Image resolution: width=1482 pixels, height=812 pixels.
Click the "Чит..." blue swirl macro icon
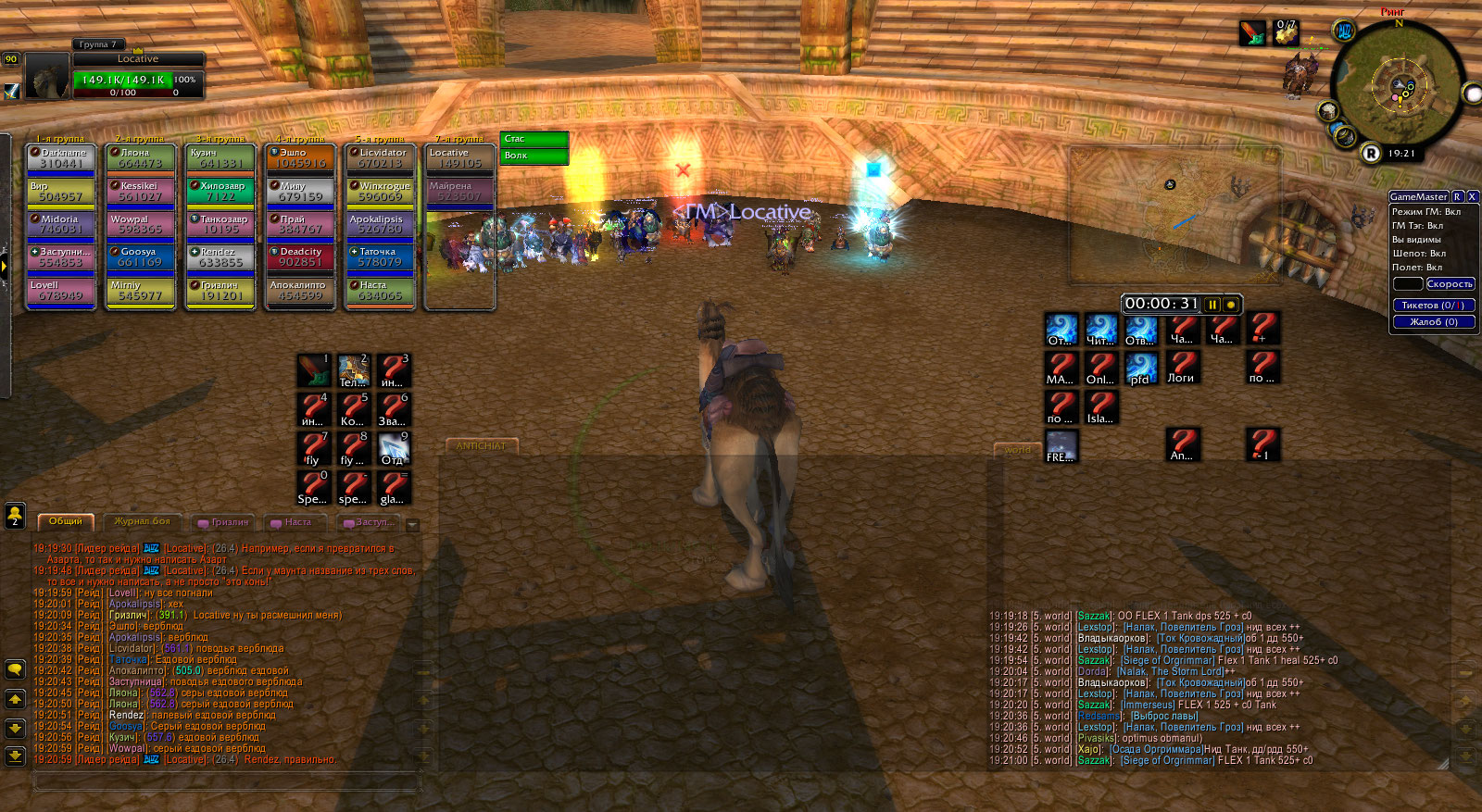(1101, 328)
